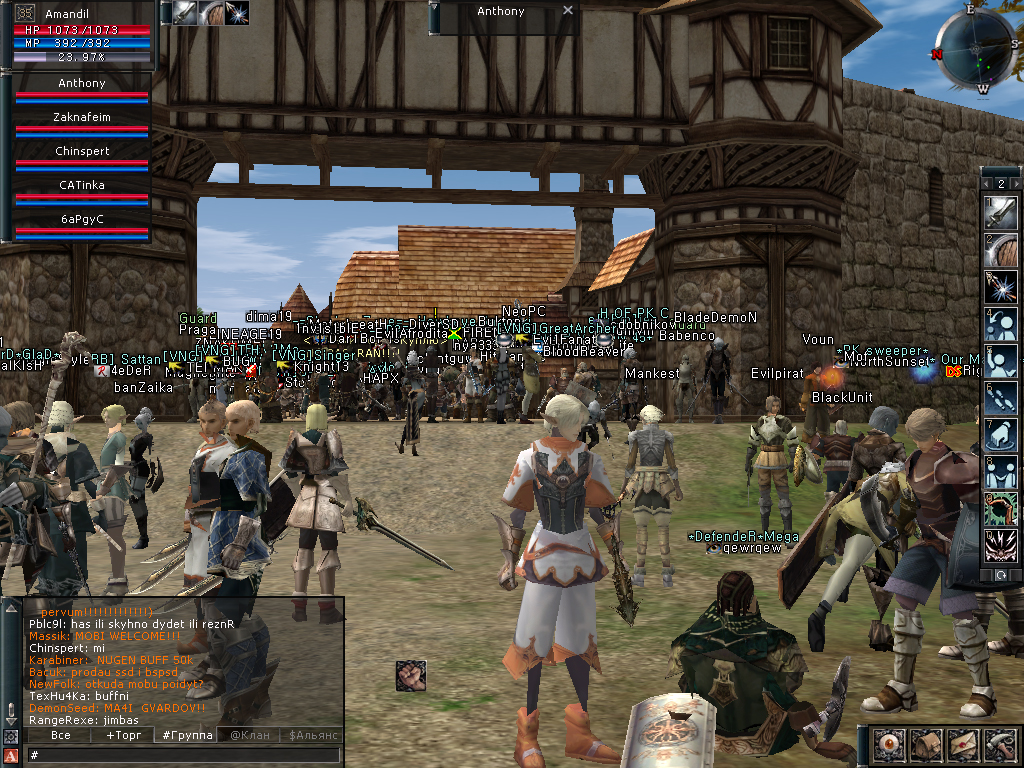Open the $Альянс alliance chat tab
This screenshot has width=1024, height=768.
313,735
